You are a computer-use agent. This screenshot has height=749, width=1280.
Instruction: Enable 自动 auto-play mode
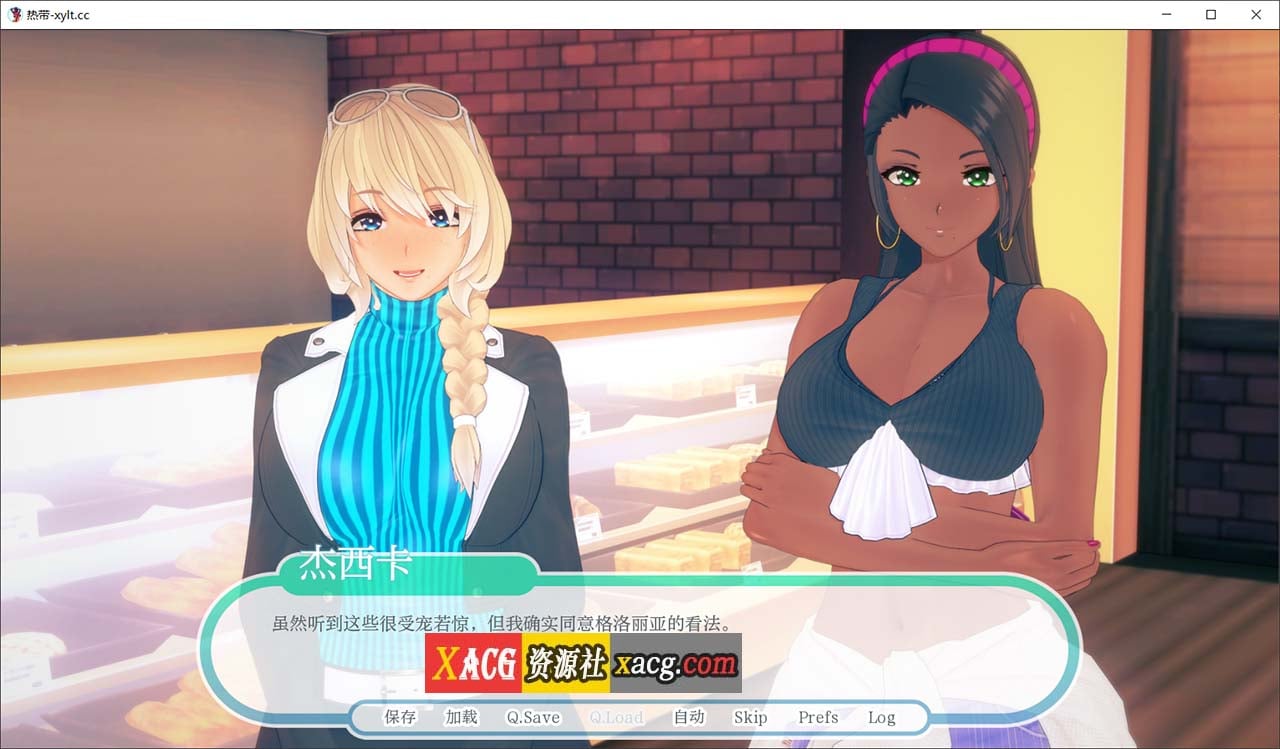point(688,717)
